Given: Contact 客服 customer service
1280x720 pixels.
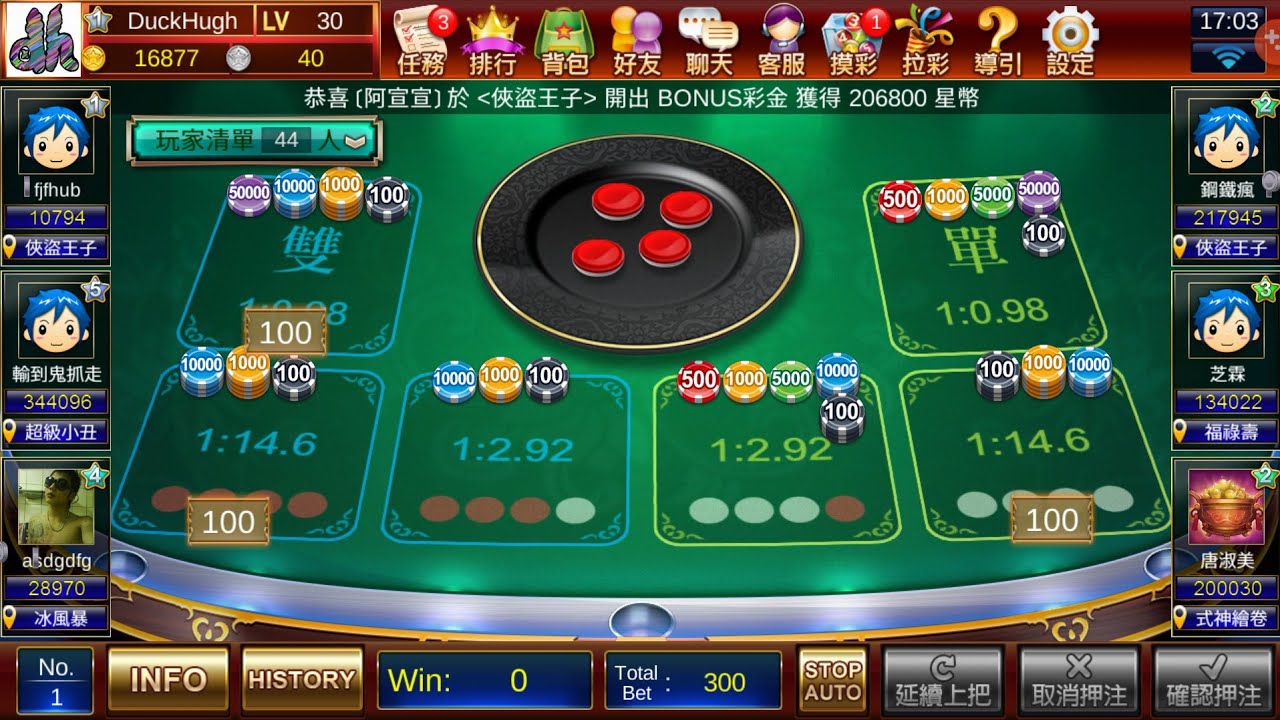Looking at the screenshot, I should 782,41.
